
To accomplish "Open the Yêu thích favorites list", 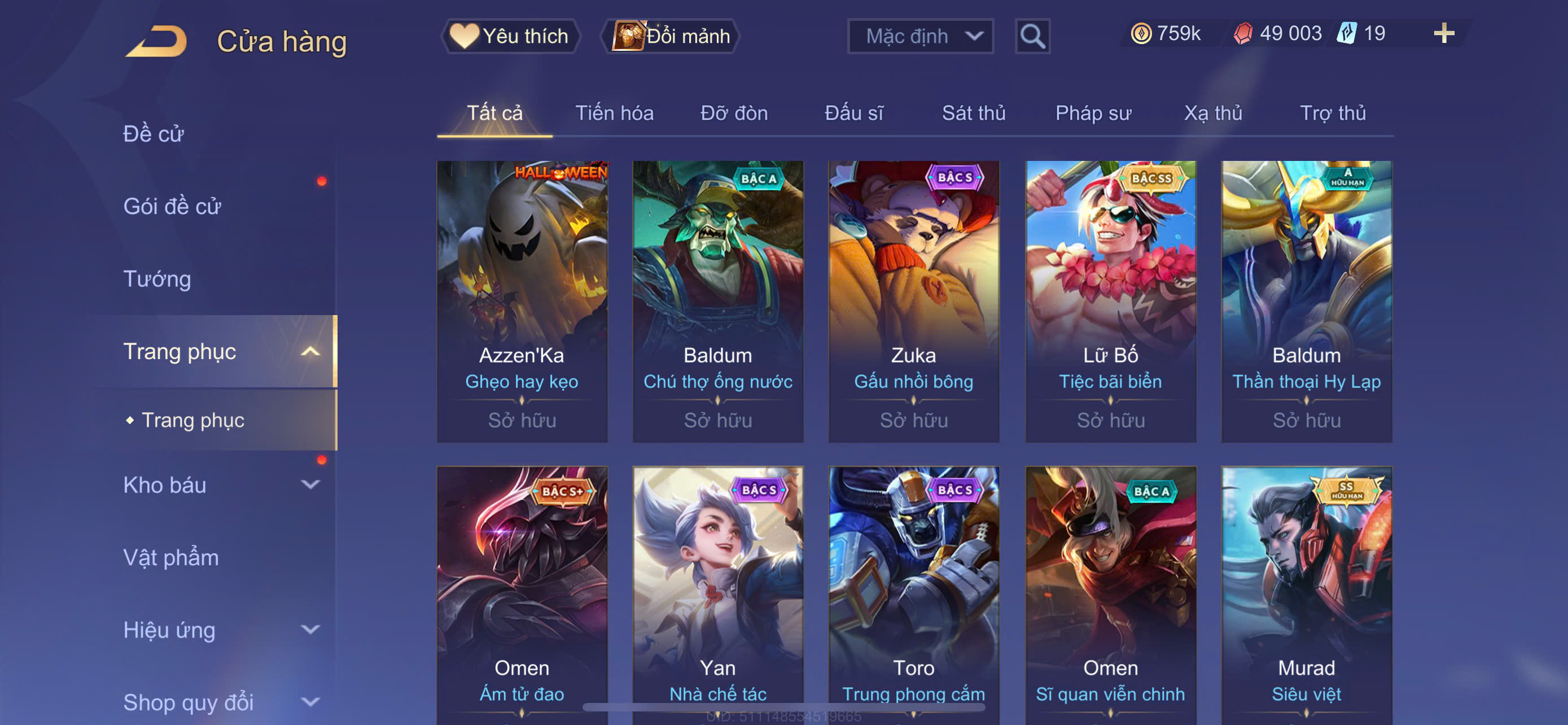I will pyautogui.click(x=510, y=37).
